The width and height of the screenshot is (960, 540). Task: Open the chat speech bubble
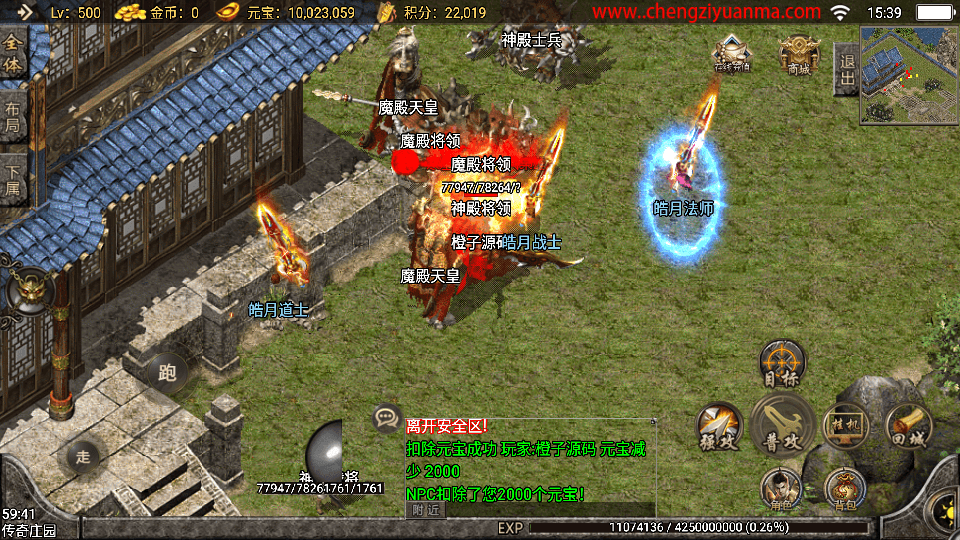(x=385, y=418)
